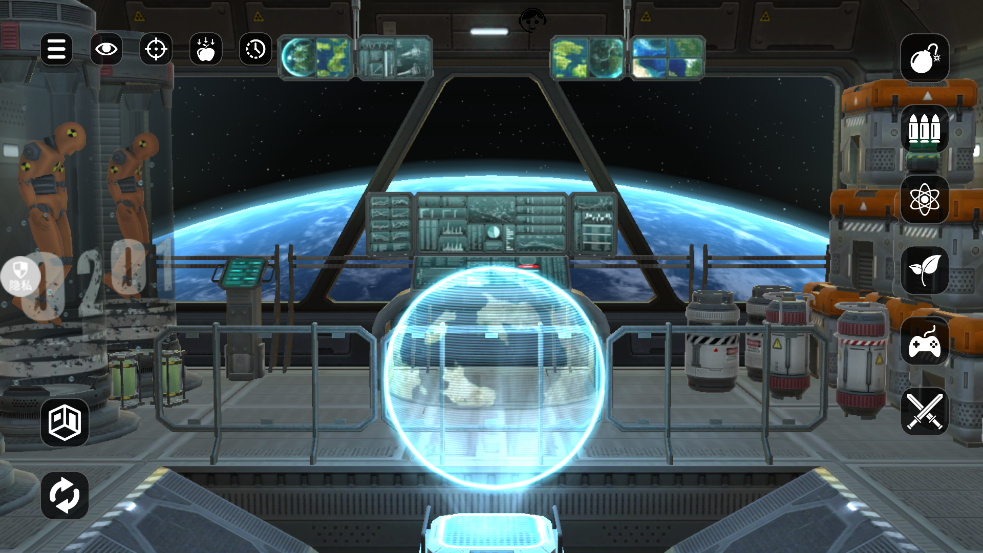Toggle the eye visibility icon

click(x=106, y=49)
